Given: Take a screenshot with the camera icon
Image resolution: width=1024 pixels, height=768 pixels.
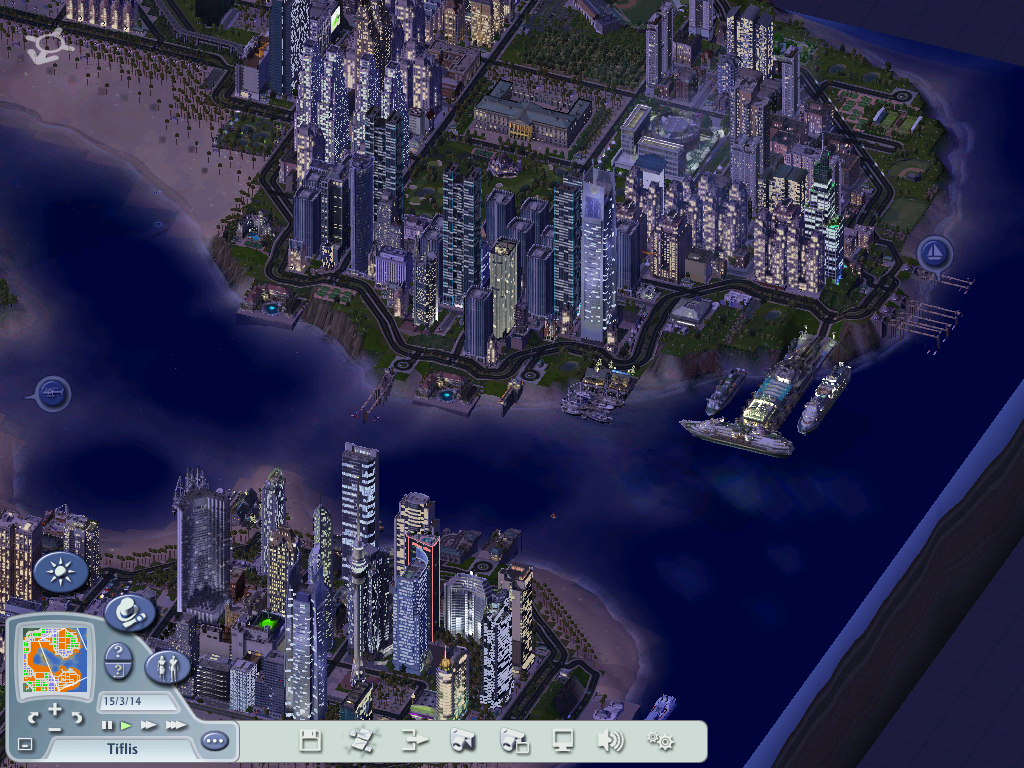Looking at the screenshot, I should pos(462,741).
